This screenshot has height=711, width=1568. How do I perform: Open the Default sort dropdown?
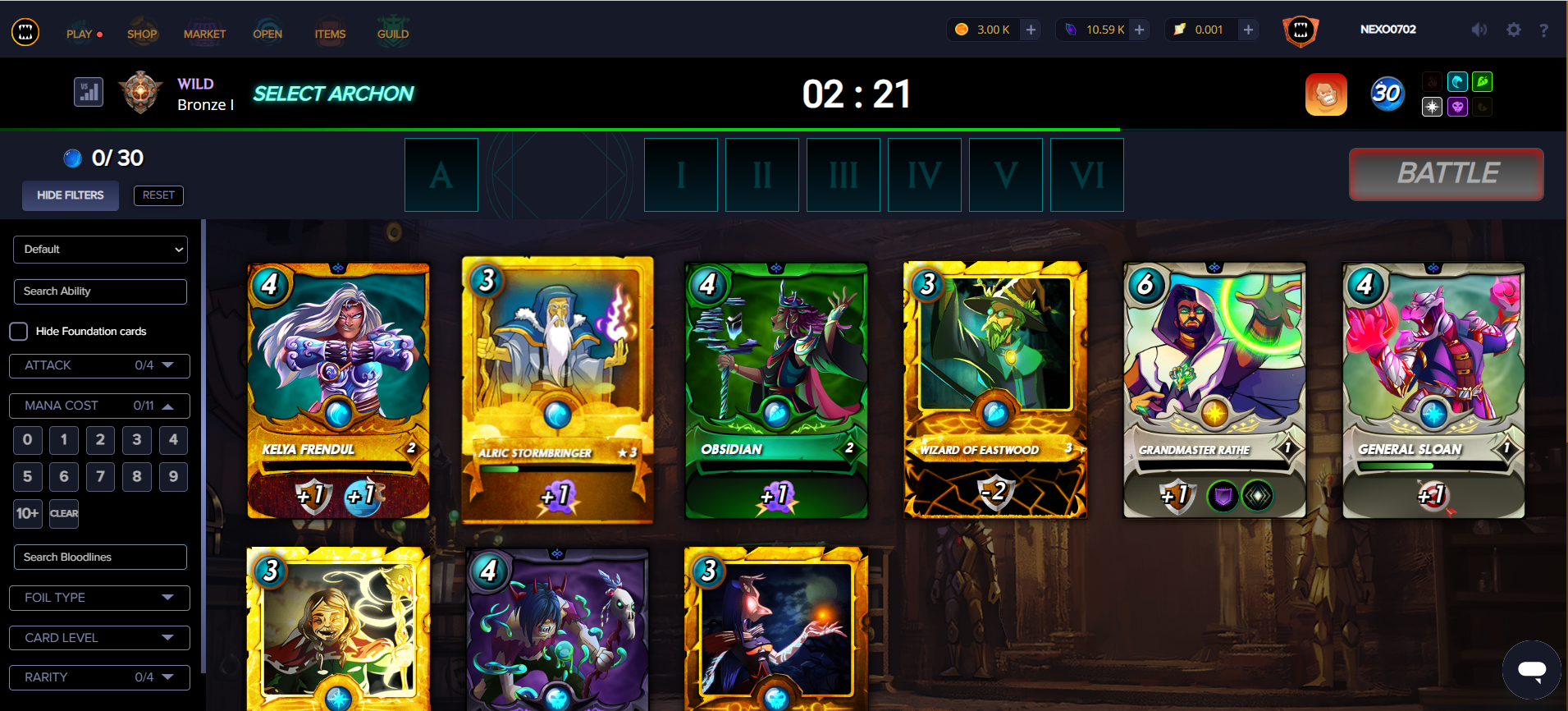click(100, 249)
